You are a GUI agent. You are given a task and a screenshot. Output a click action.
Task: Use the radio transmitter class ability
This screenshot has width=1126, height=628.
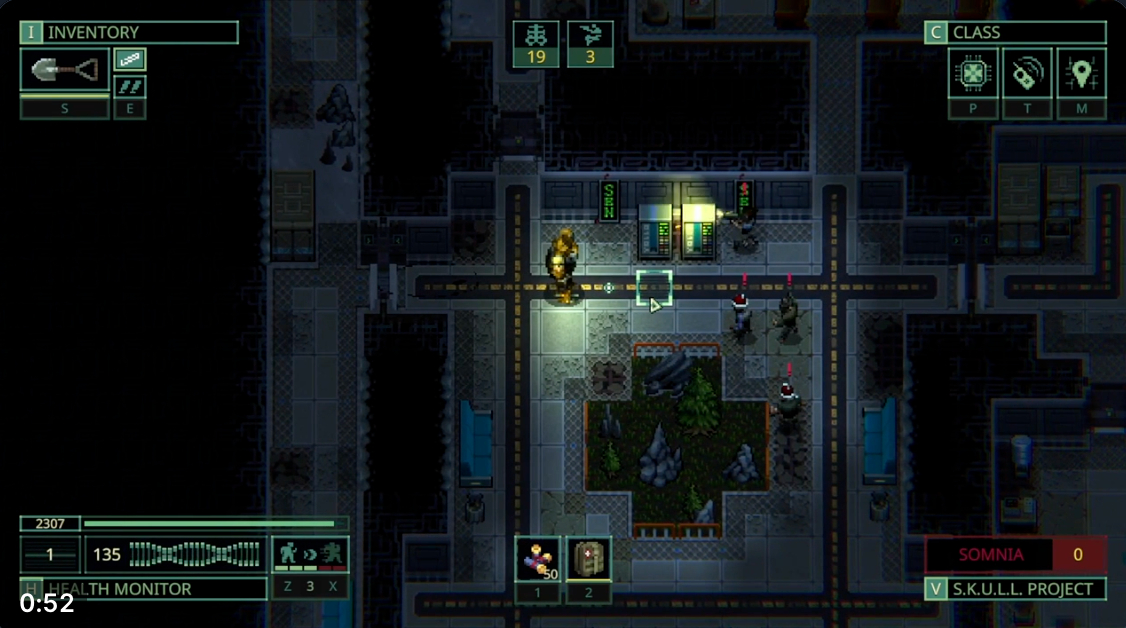[x=1027, y=72]
